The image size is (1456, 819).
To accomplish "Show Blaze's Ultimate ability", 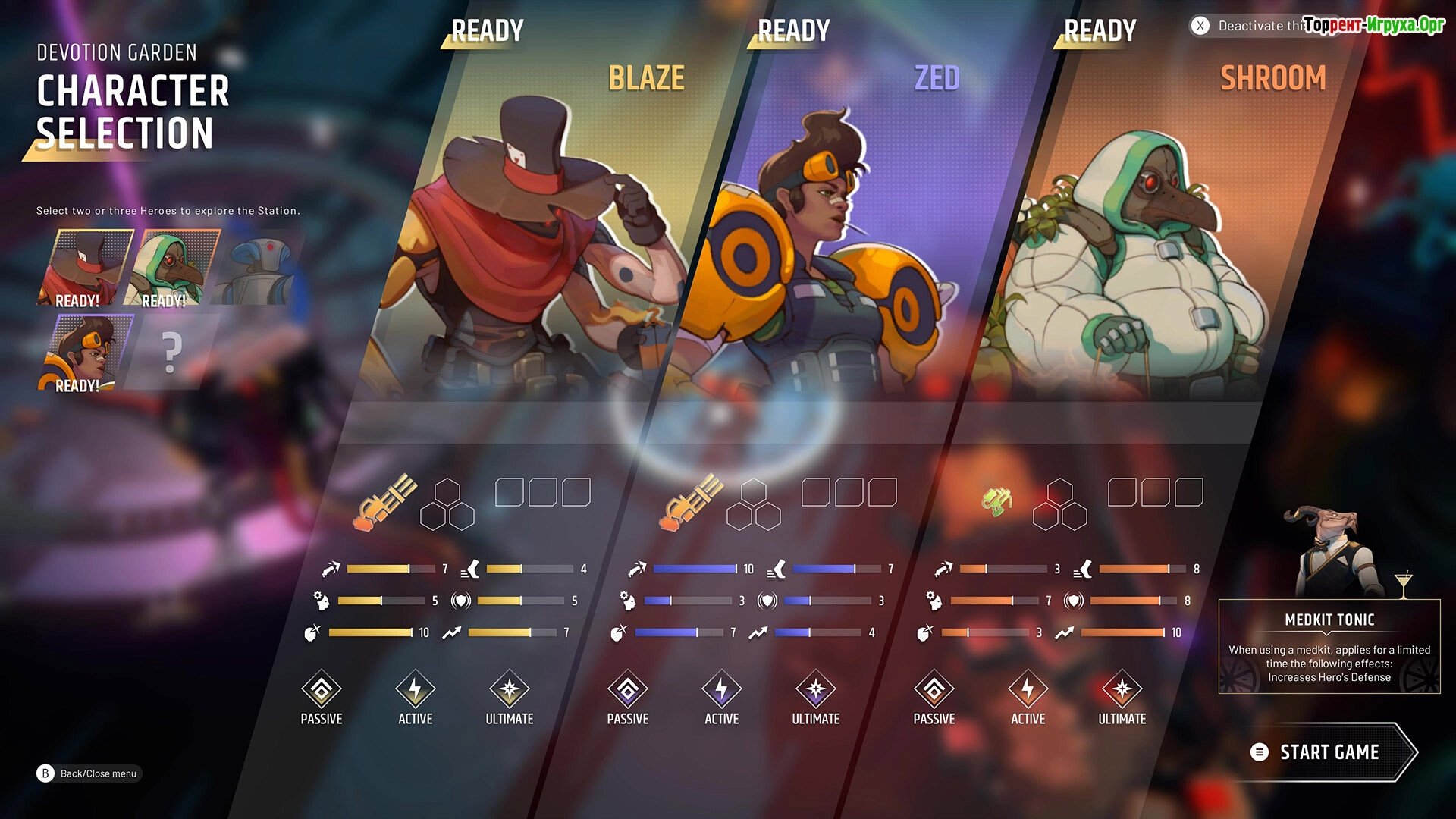I will pos(510,698).
